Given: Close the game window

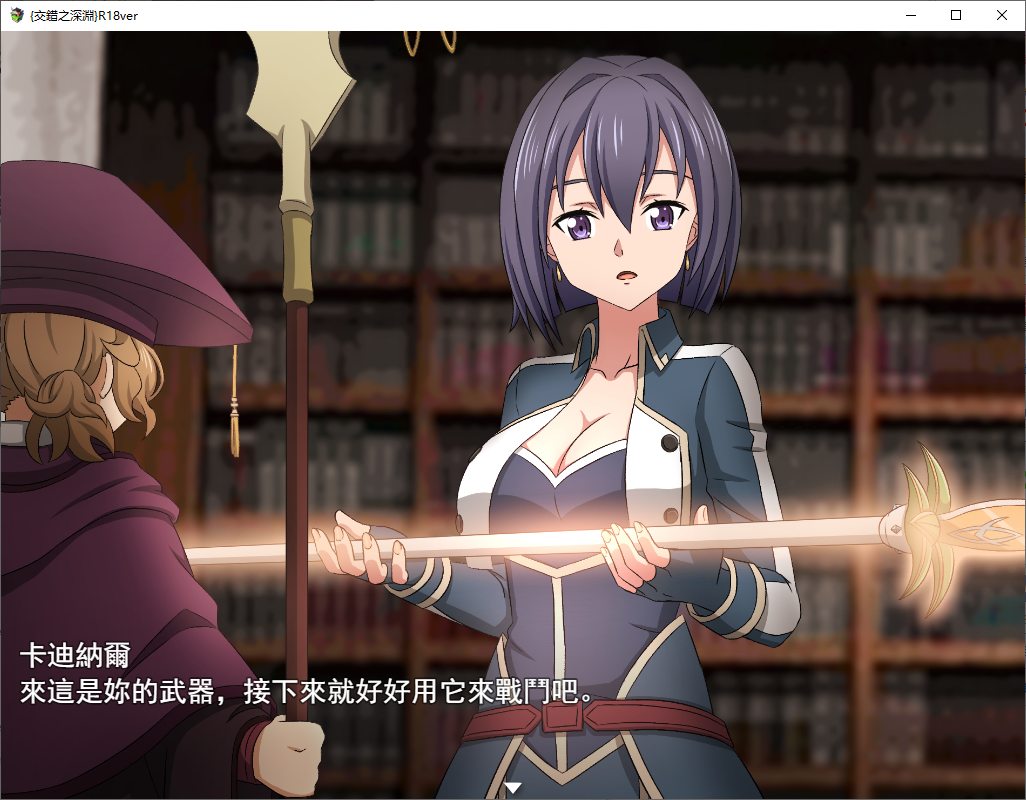Looking at the screenshot, I should coord(1002,15).
